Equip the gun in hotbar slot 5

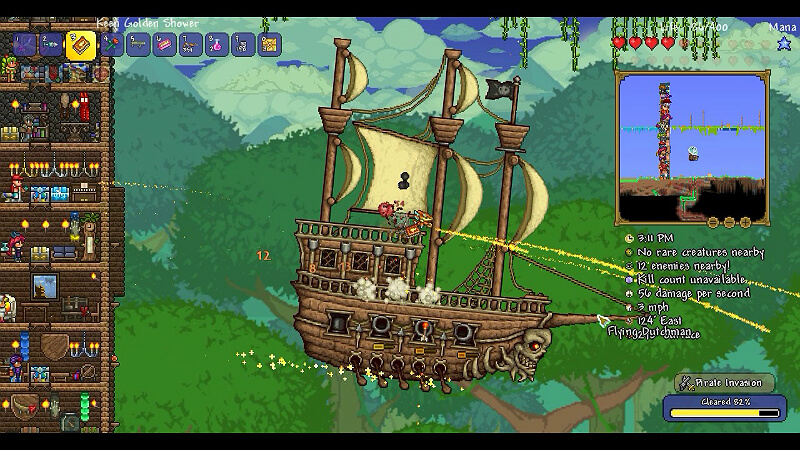click(136, 45)
